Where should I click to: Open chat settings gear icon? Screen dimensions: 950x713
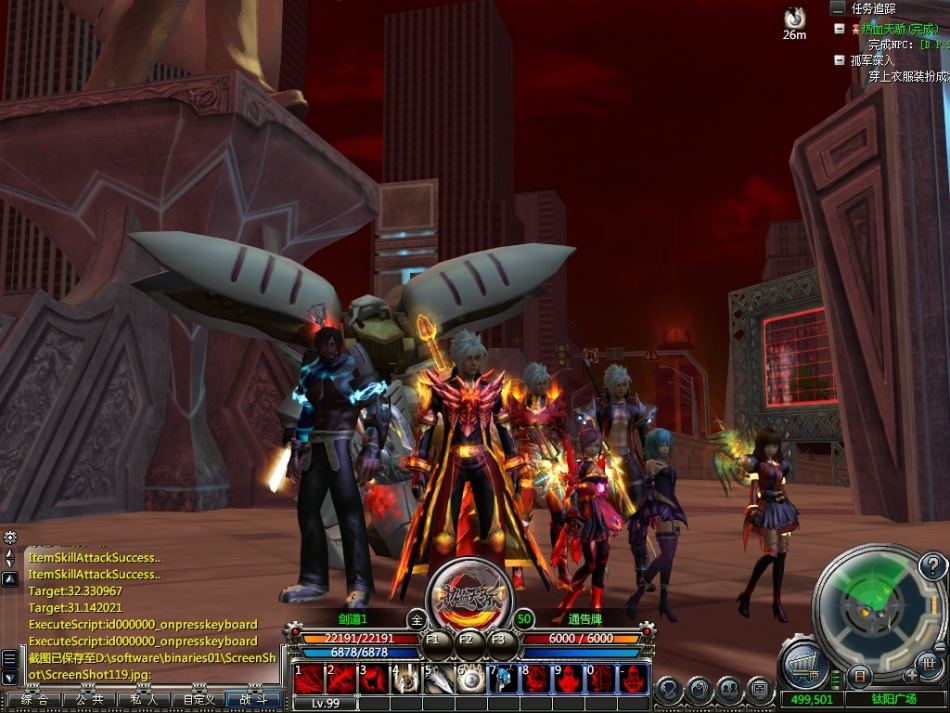coord(10,538)
